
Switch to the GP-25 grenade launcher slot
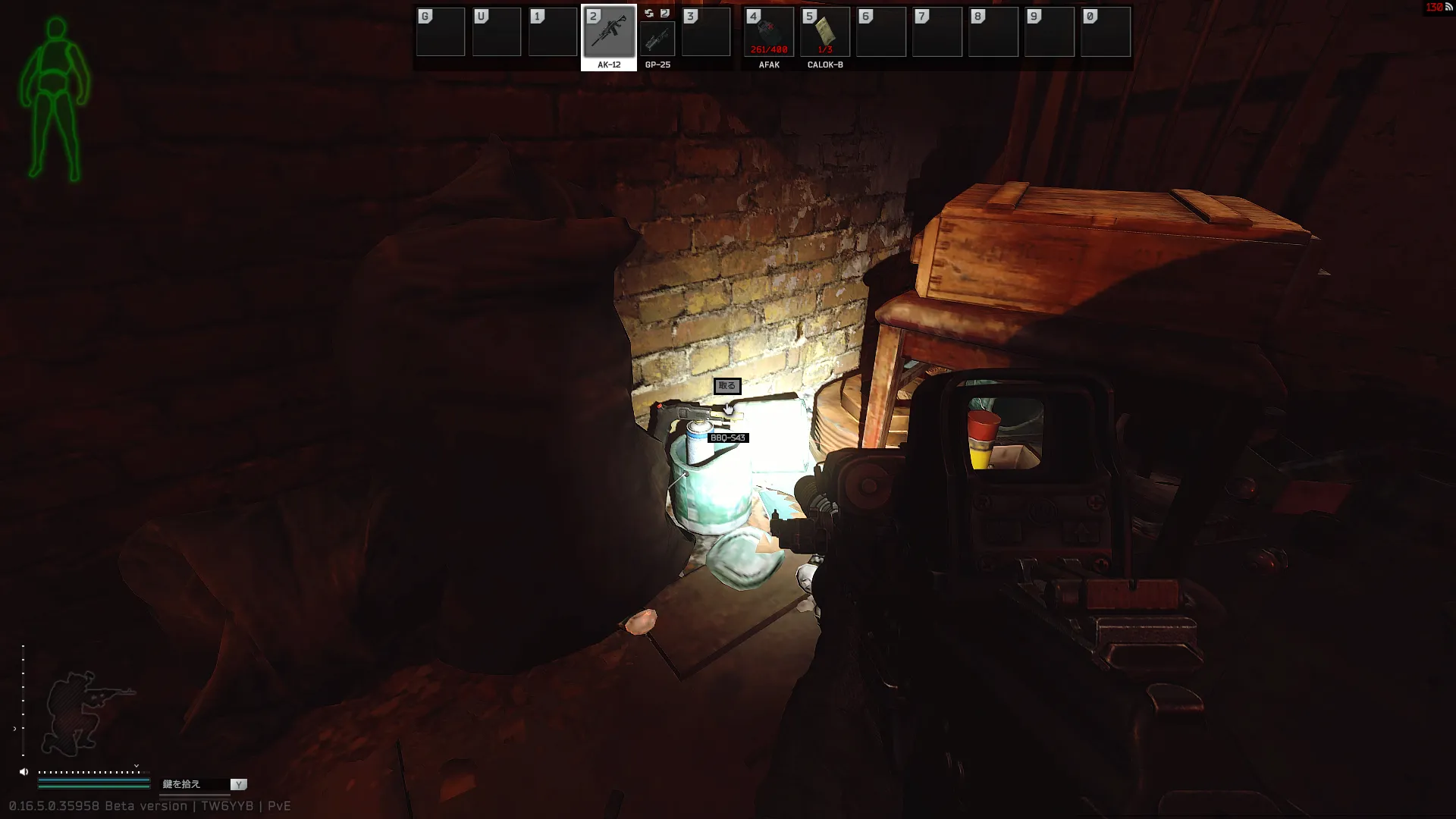tap(657, 39)
